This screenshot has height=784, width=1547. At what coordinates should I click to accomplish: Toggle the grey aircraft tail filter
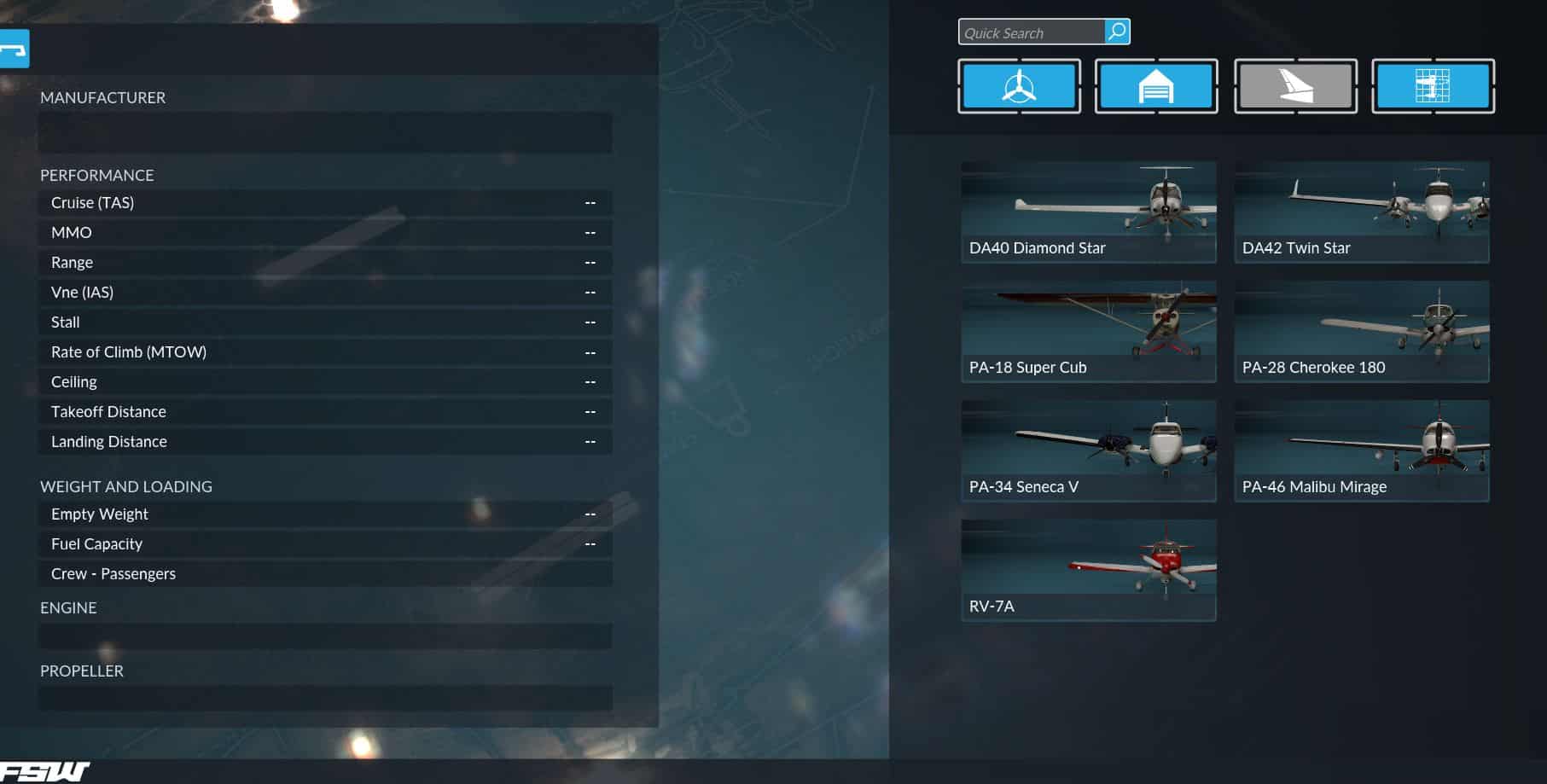(x=1295, y=86)
